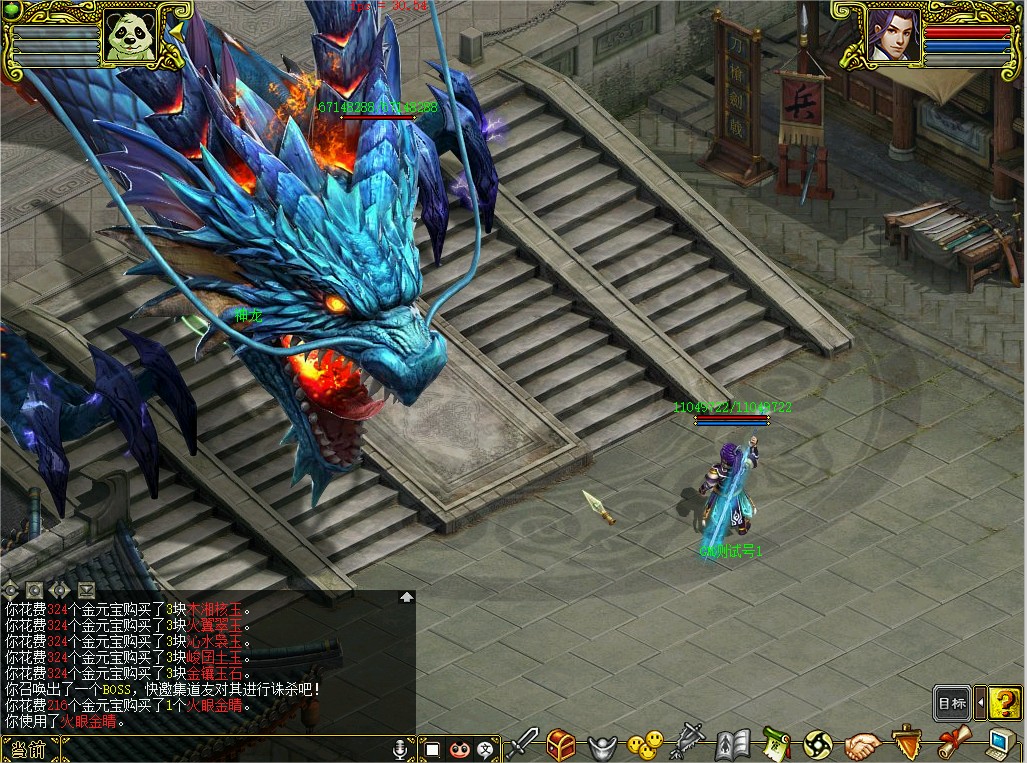Open the rolled scroll with red ribbon
Viewport: 1027px width, 763px height.
pyautogui.click(x=955, y=743)
